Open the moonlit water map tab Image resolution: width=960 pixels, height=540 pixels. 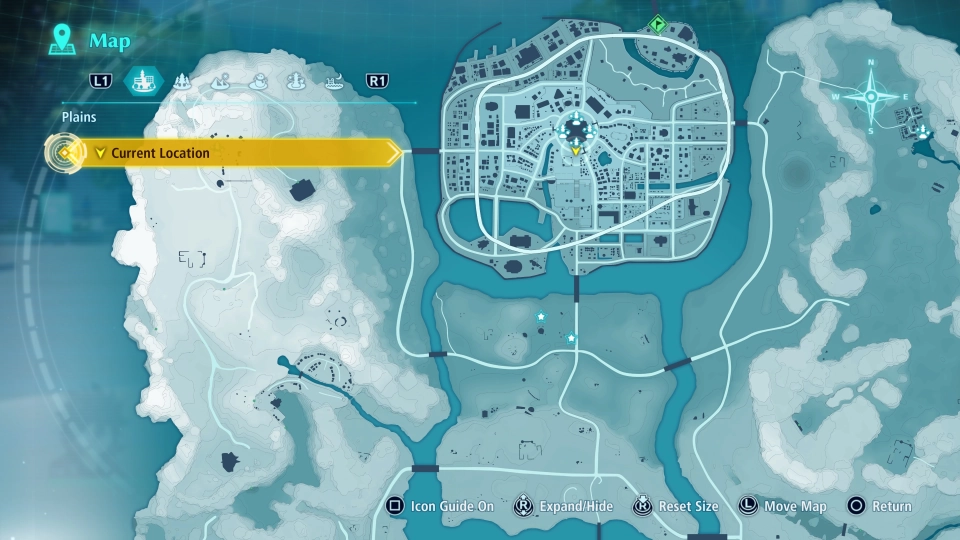[x=333, y=81]
